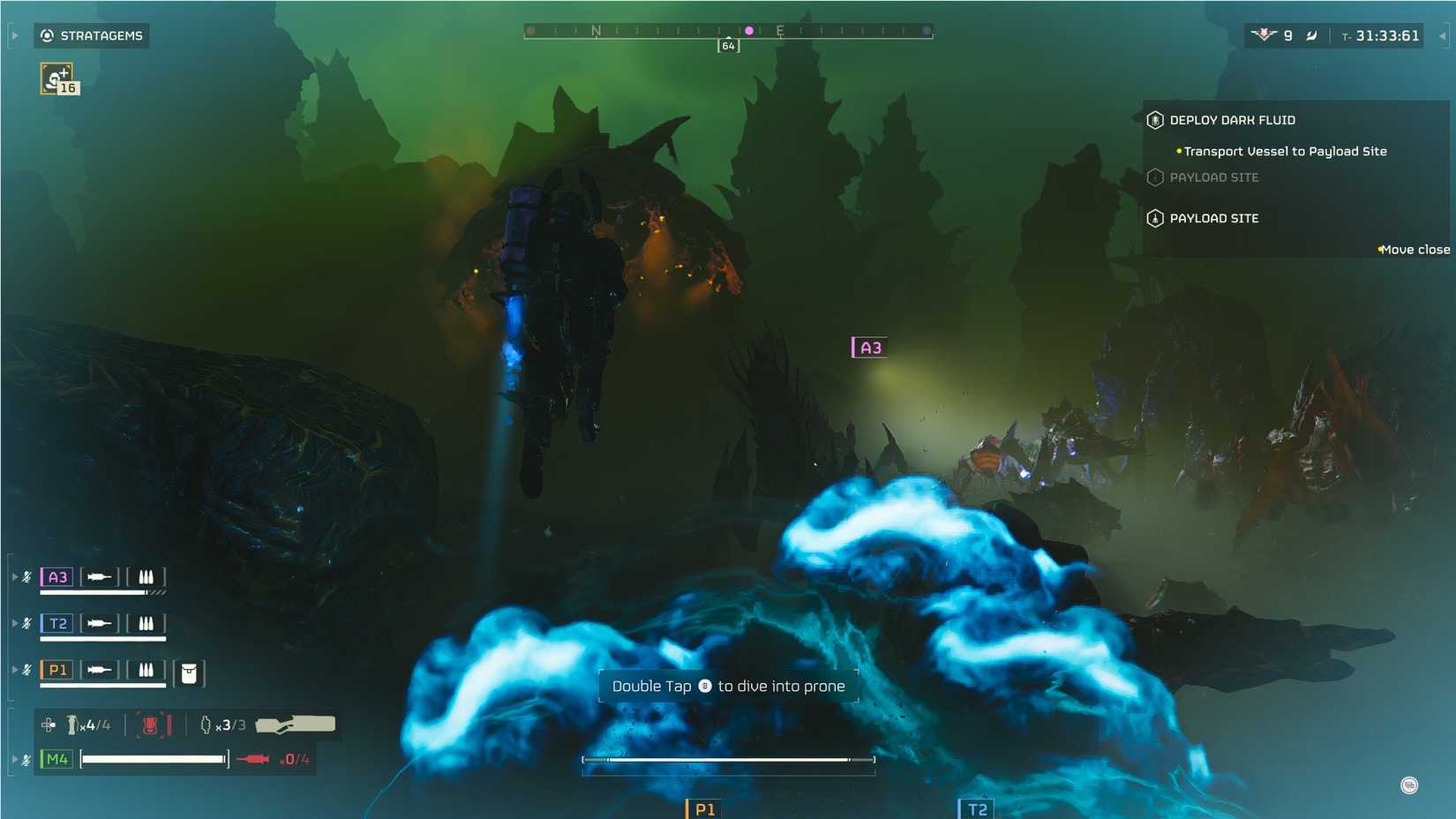This screenshot has width=1456, height=819.
Task: Toggle mute on teammate T2
Action: pos(26,622)
